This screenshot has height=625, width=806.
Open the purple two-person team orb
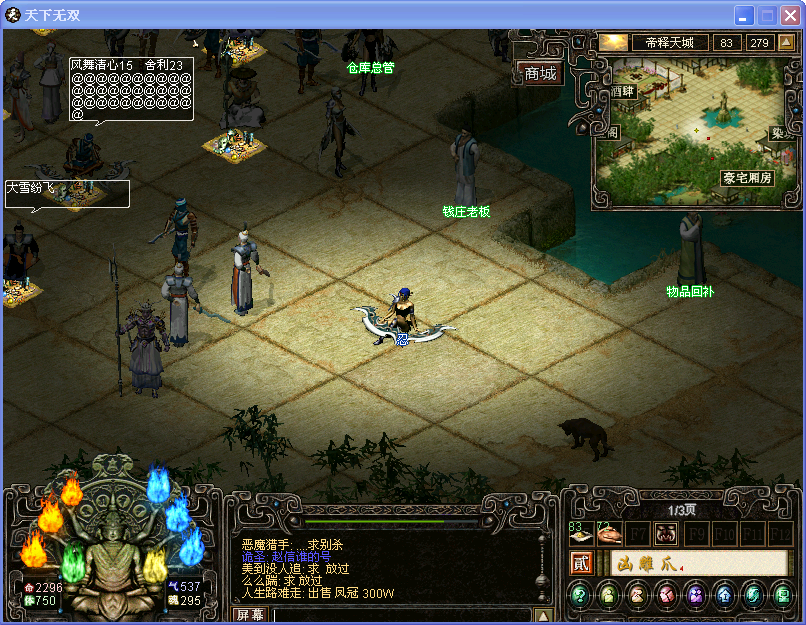tap(695, 597)
